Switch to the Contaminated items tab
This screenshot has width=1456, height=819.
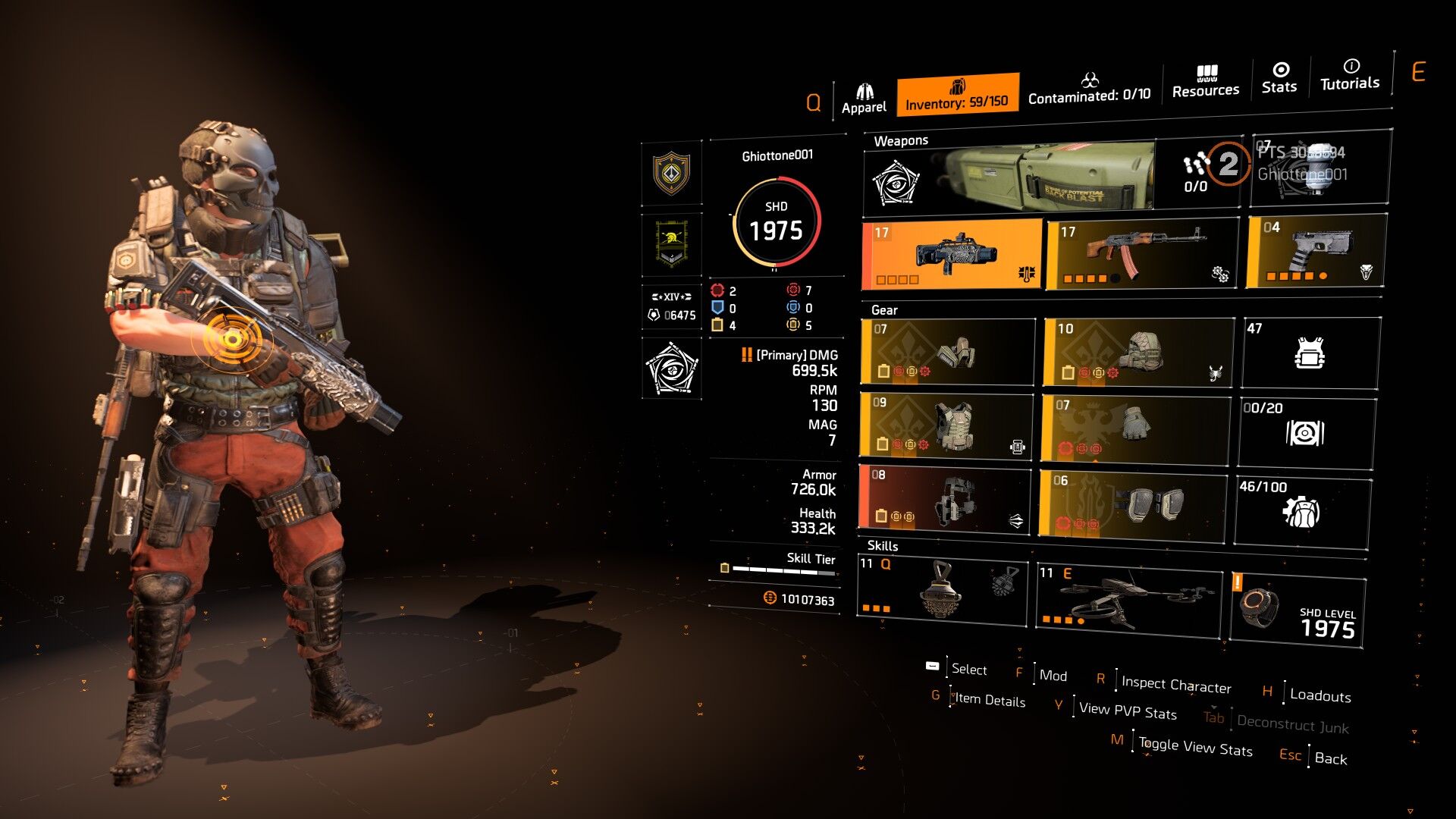(x=1089, y=89)
